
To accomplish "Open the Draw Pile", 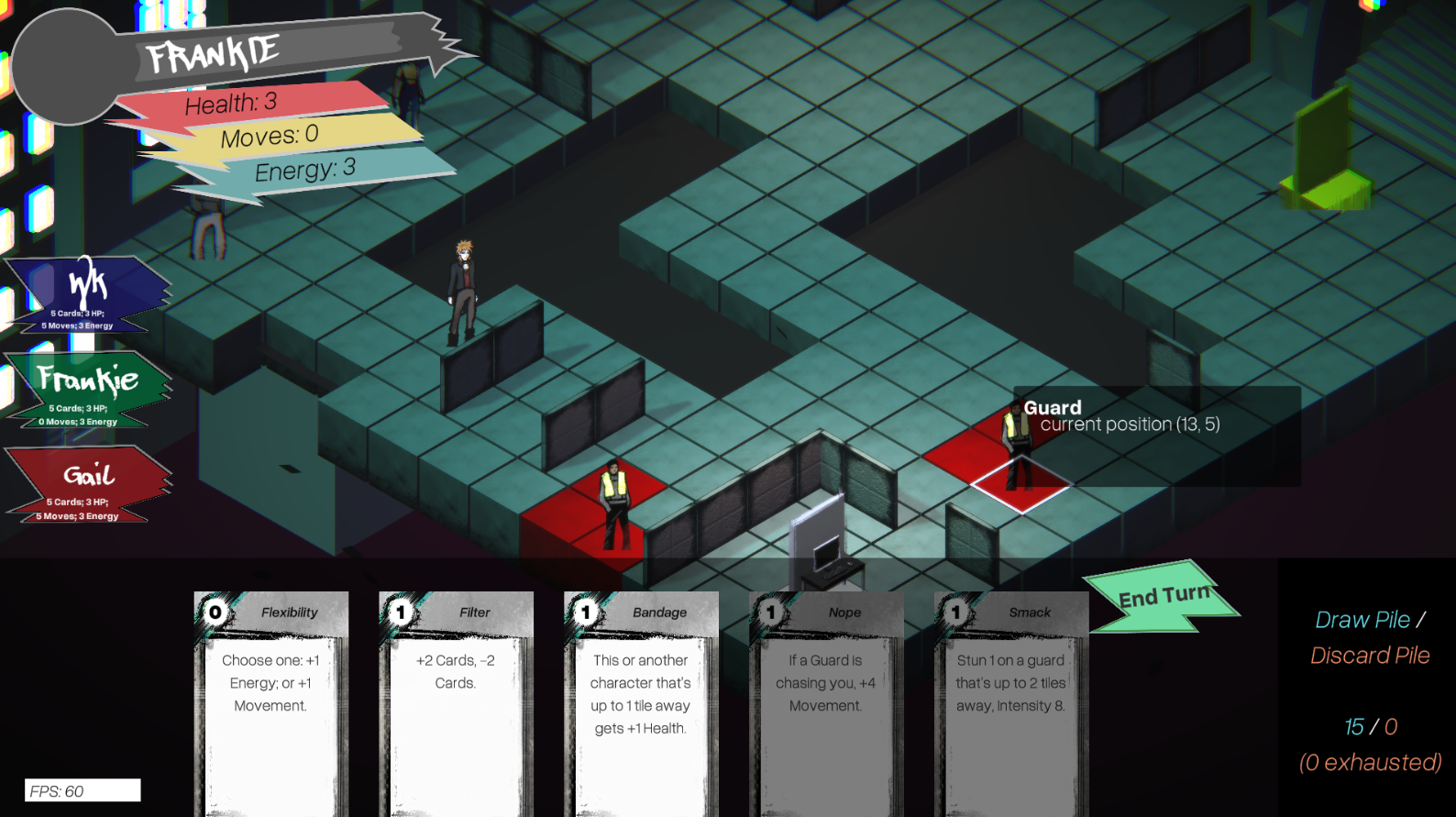I will click(x=1362, y=621).
